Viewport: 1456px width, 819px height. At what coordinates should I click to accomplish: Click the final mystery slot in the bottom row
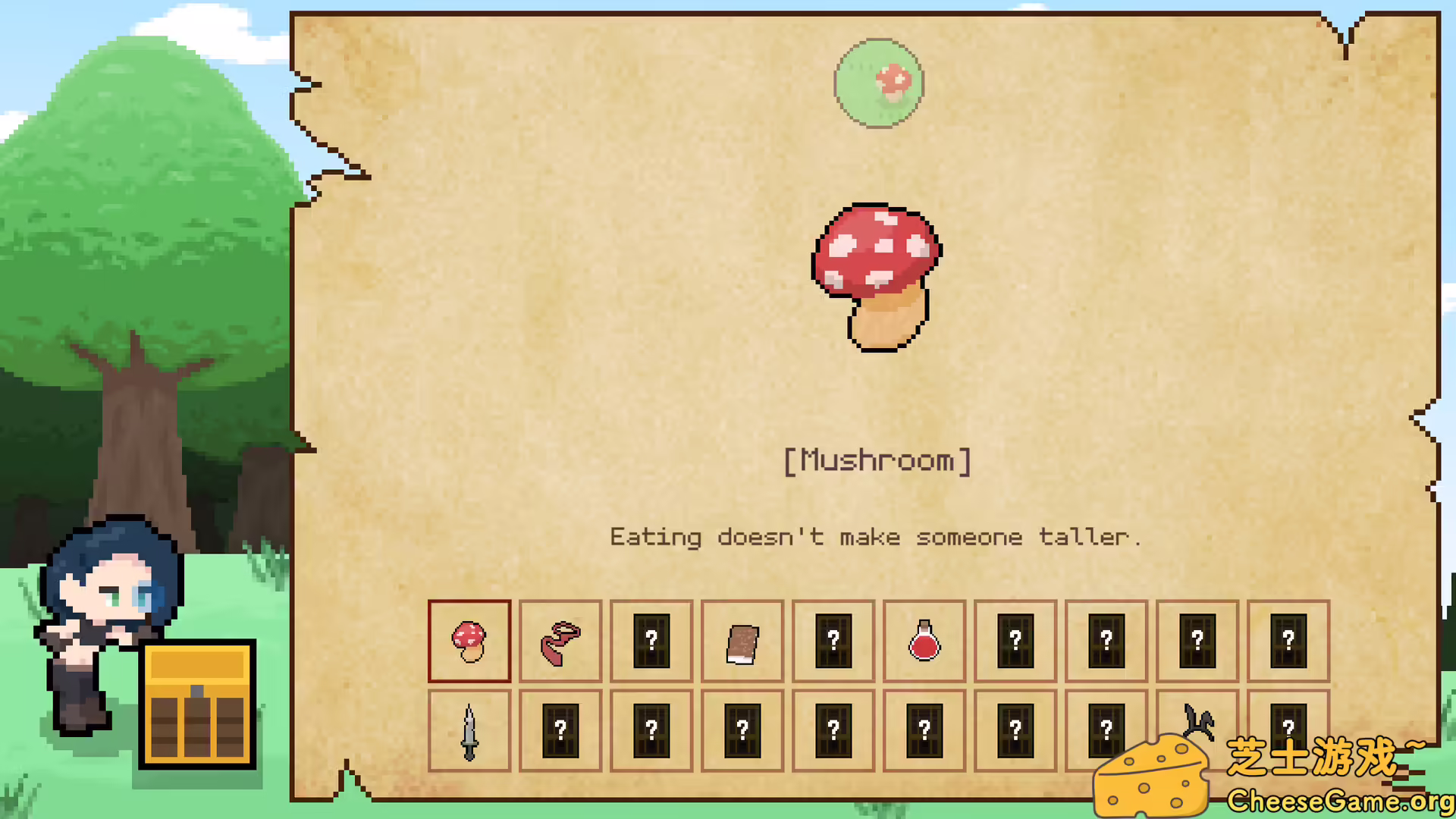coord(1288,730)
